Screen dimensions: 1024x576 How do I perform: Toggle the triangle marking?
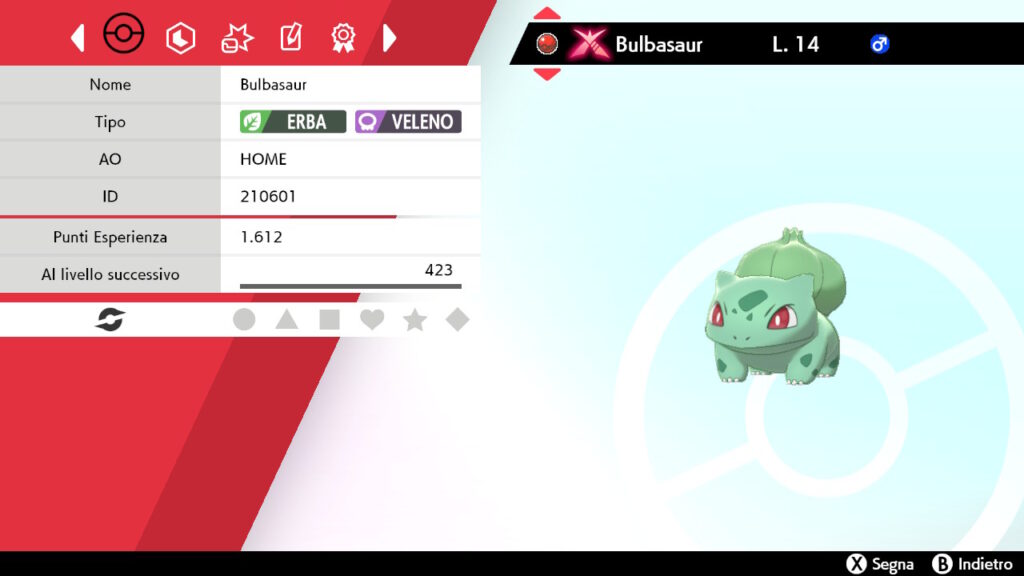click(x=287, y=320)
